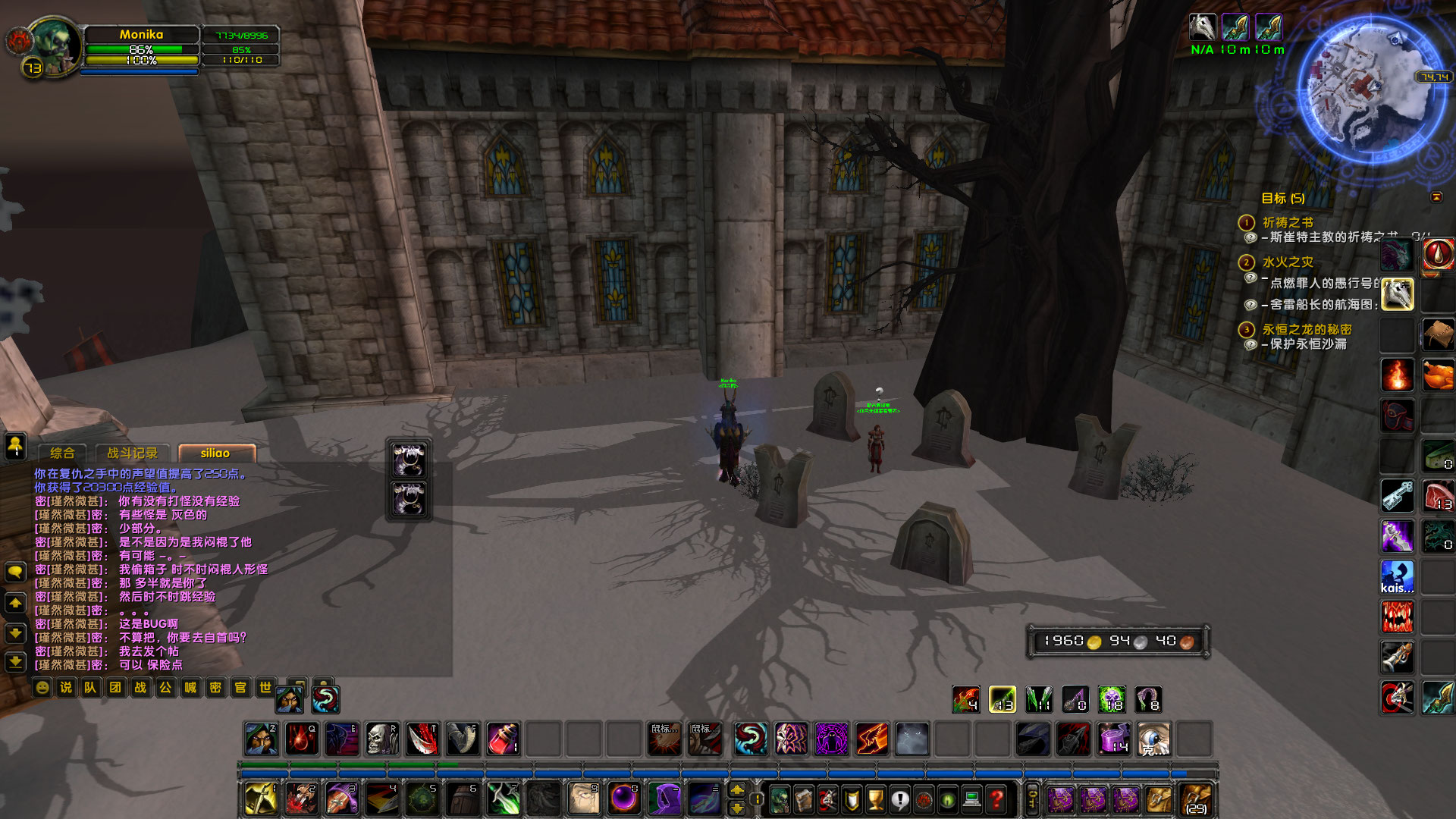
Task: Expand quest 永恒之龙的秘密 entry
Action: (x=1246, y=330)
